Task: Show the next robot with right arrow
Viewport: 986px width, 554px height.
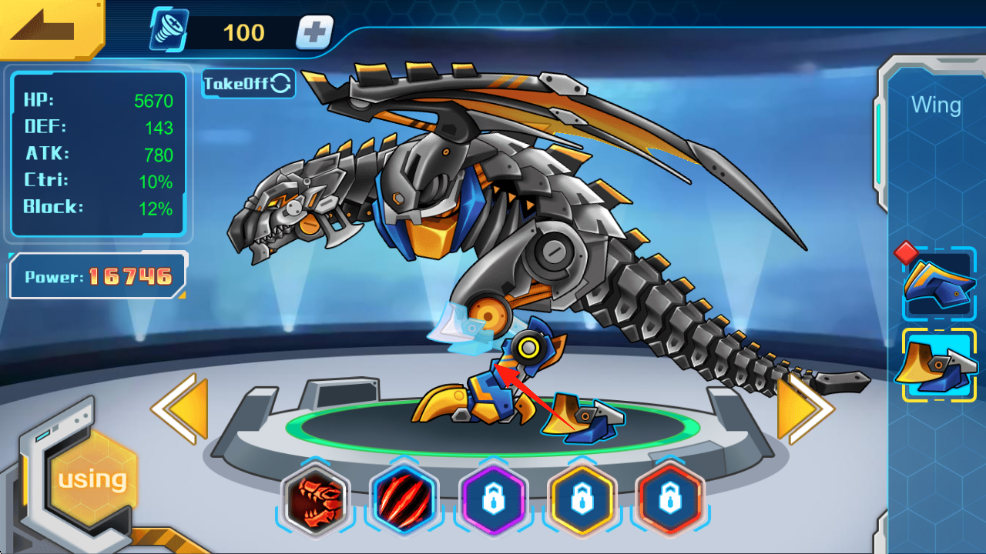Action: [x=804, y=408]
